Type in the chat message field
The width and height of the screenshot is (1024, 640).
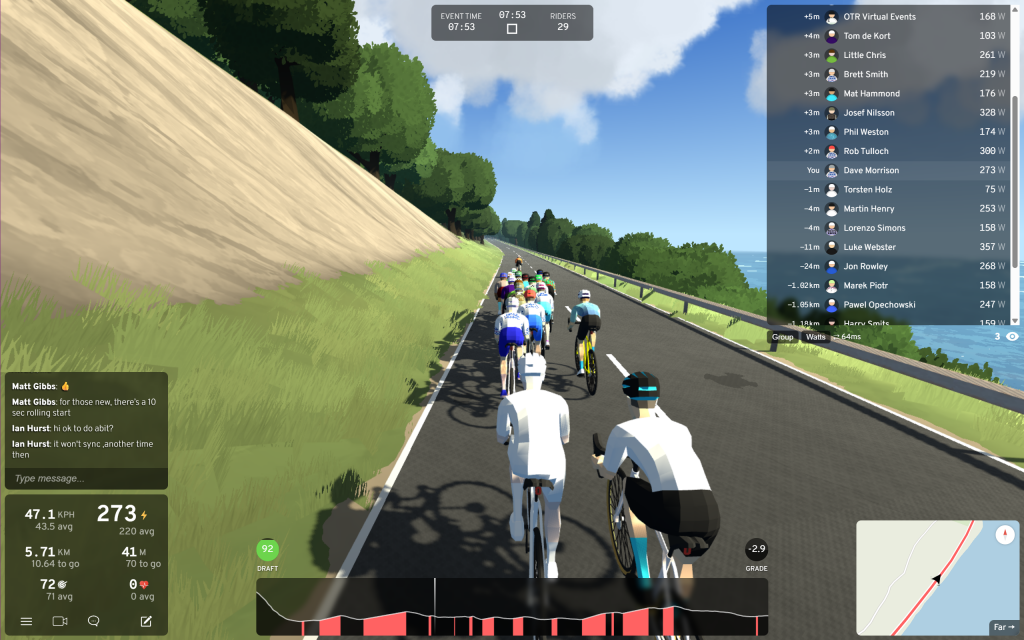click(x=85, y=478)
